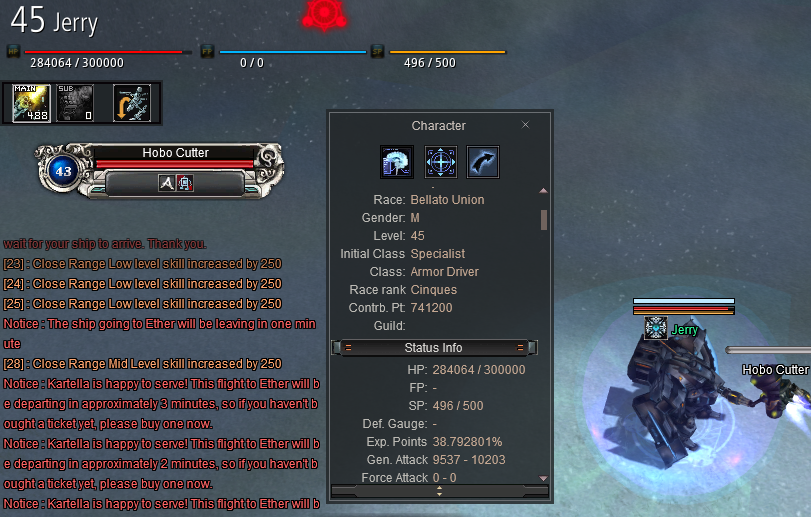This screenshot has height=517, width=811.
Task: Click the scroll-down arrow in Character panel
Action: (544, 478)
